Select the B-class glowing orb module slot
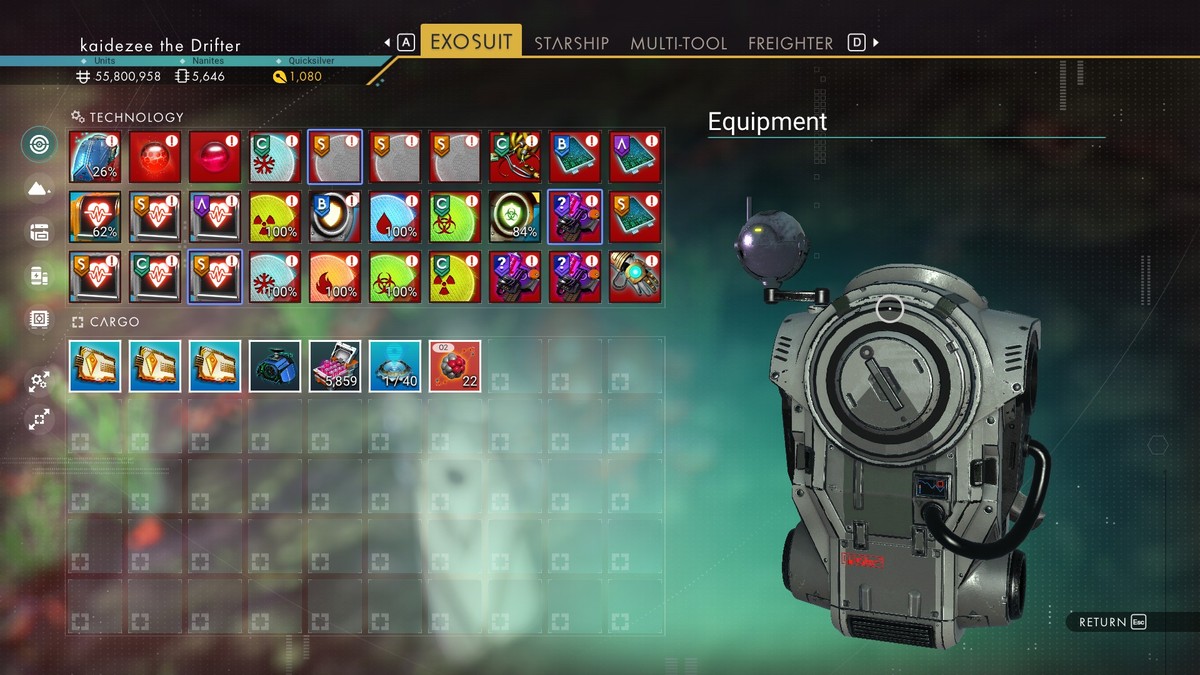The width and height of the screenshot is (1200, 675). point(335,217)
